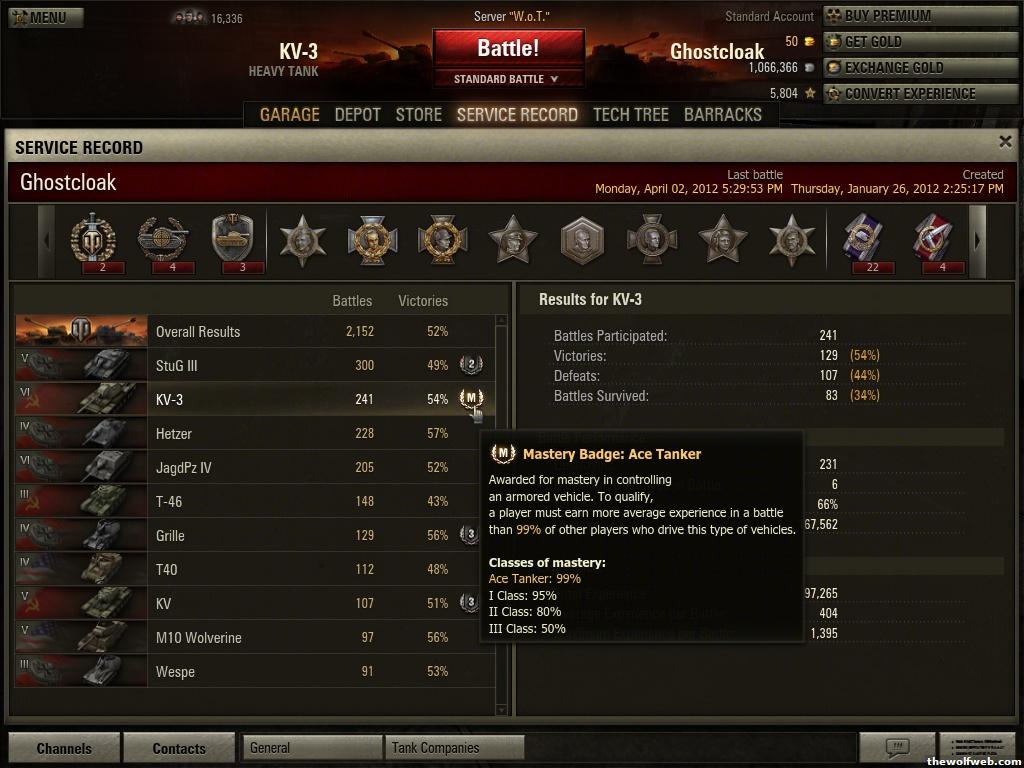Go to the Store tab

pos(418,114)
